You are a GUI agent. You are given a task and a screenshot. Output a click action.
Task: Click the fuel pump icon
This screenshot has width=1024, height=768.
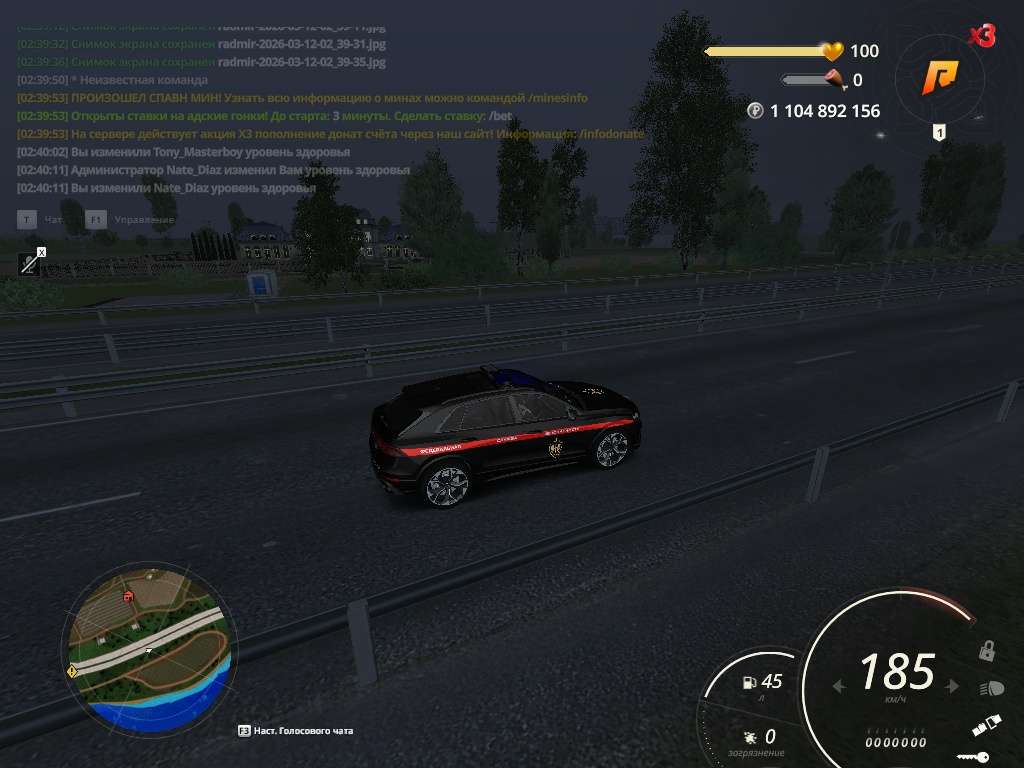tap(748, 683)
